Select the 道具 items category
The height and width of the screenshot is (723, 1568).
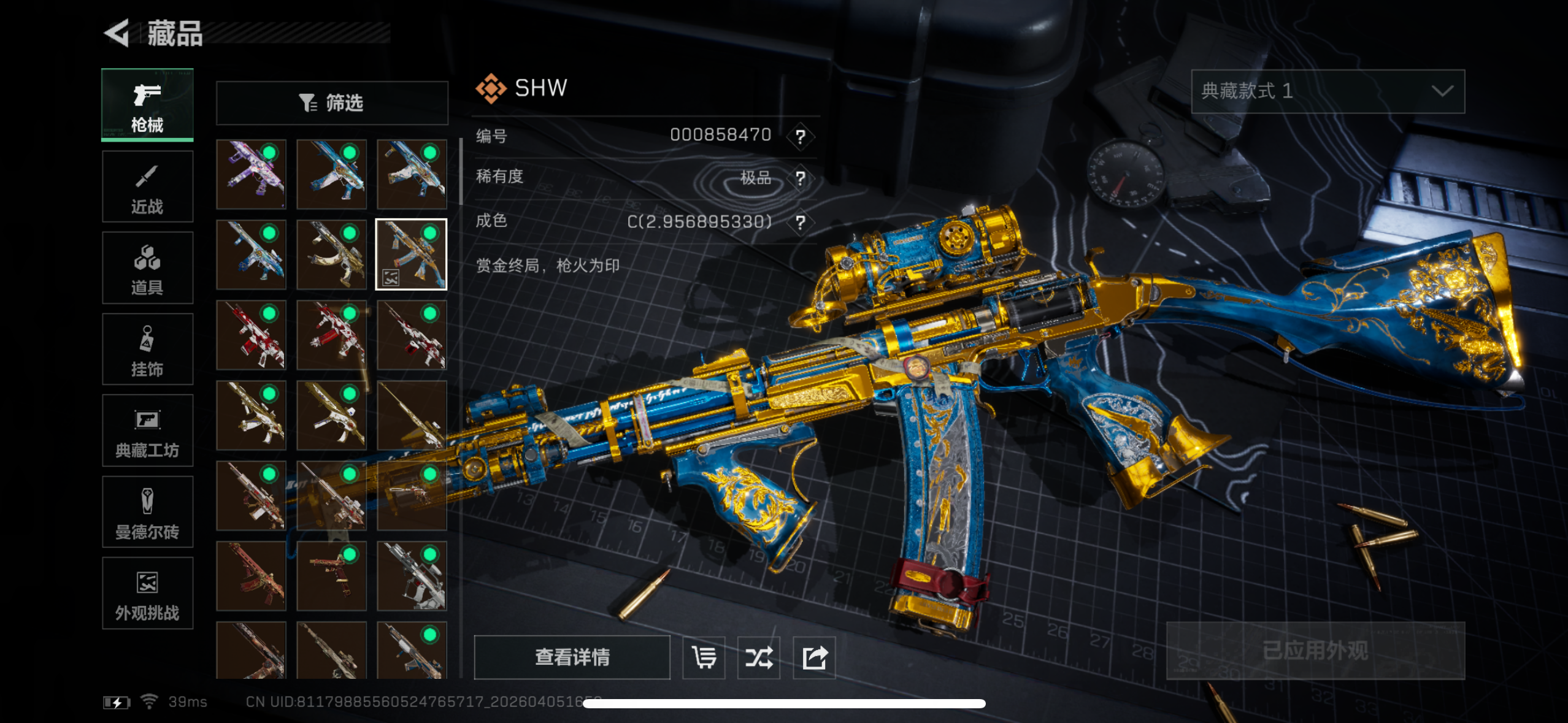tap(147, 268)
